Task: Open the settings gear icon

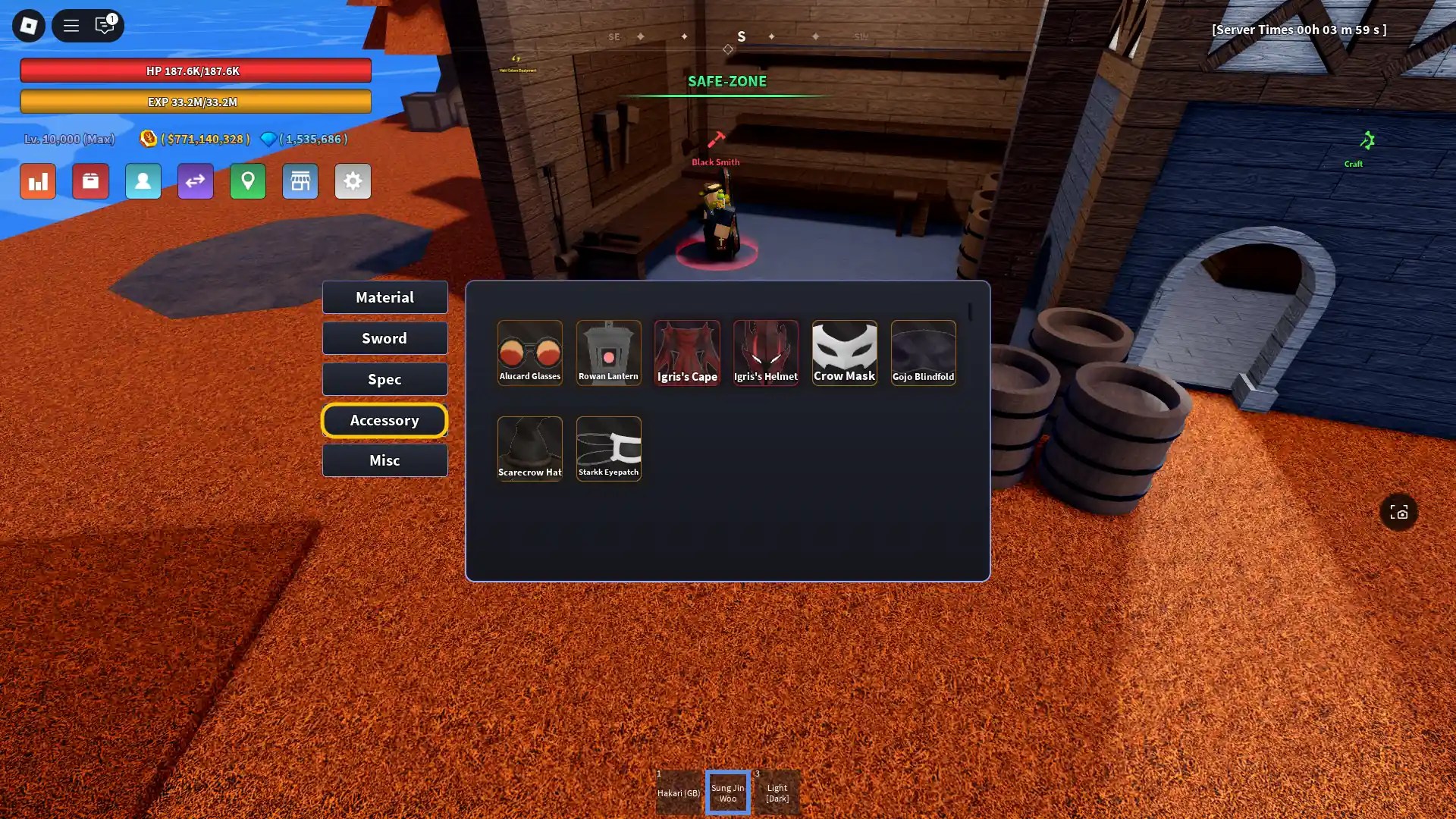Action: [353, 181]
